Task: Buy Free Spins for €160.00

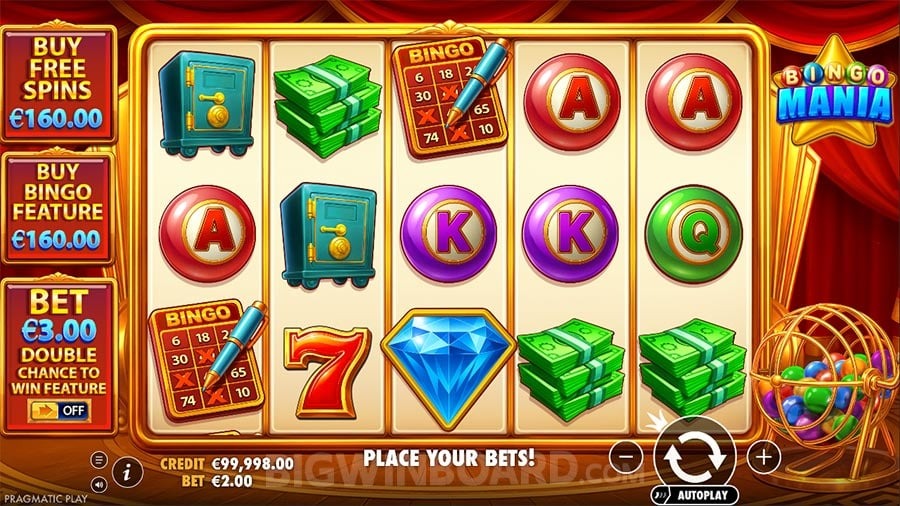Action: pos(59,83)
